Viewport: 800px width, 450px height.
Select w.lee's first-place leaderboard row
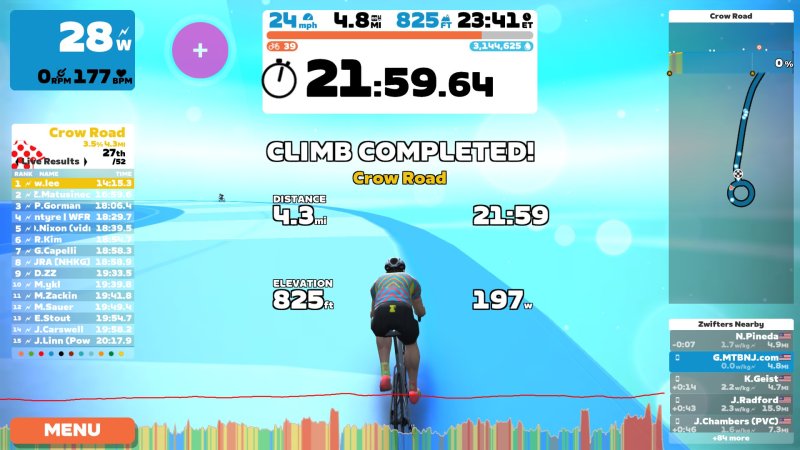click(x=73, y=184)
